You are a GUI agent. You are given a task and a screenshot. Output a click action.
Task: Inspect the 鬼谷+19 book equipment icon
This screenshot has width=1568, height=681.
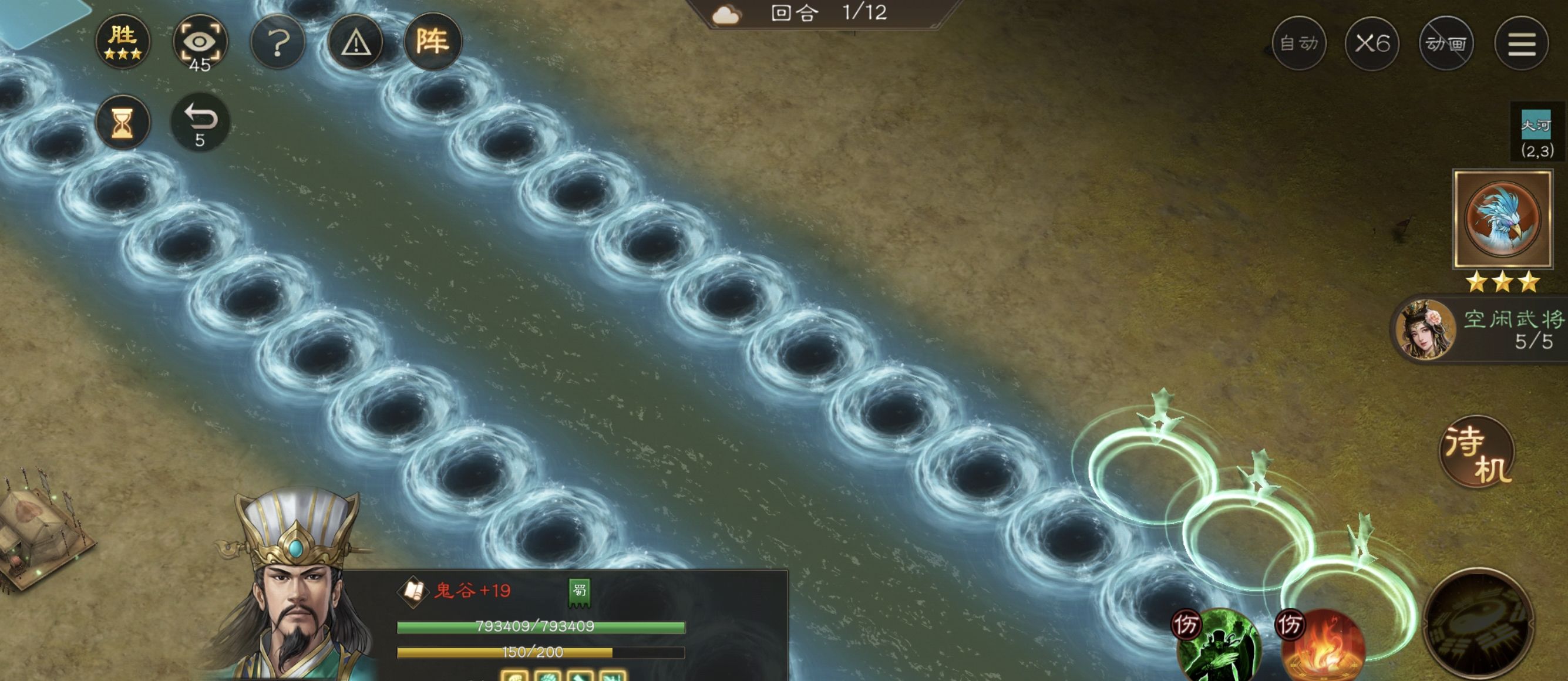tap(413, 591)
